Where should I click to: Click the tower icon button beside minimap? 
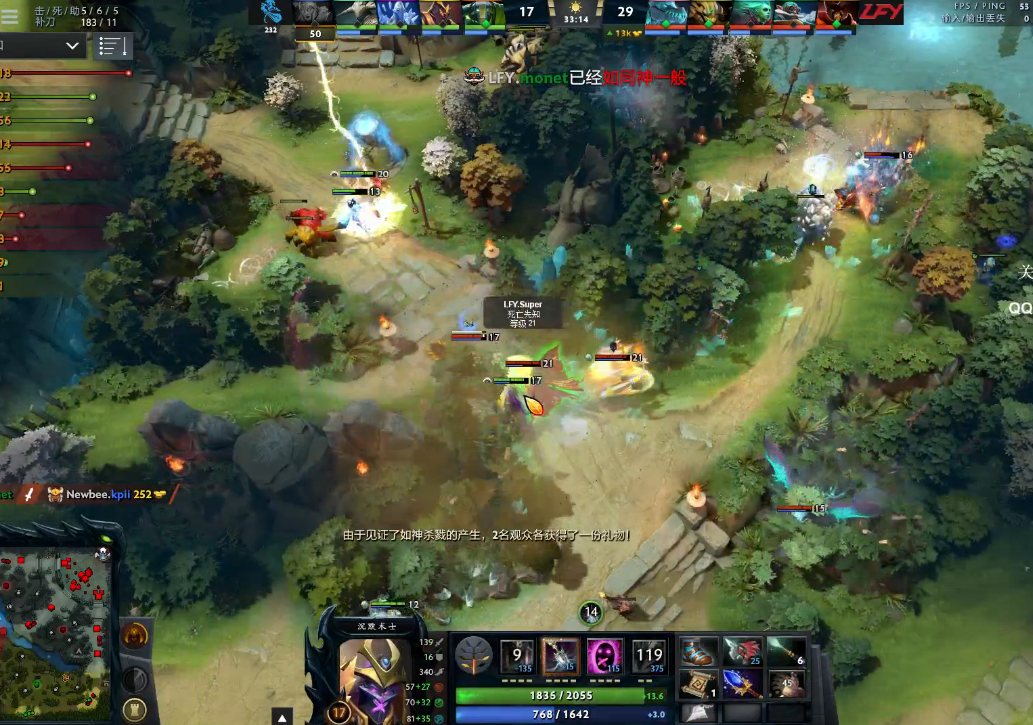click(x=134, y=709)
